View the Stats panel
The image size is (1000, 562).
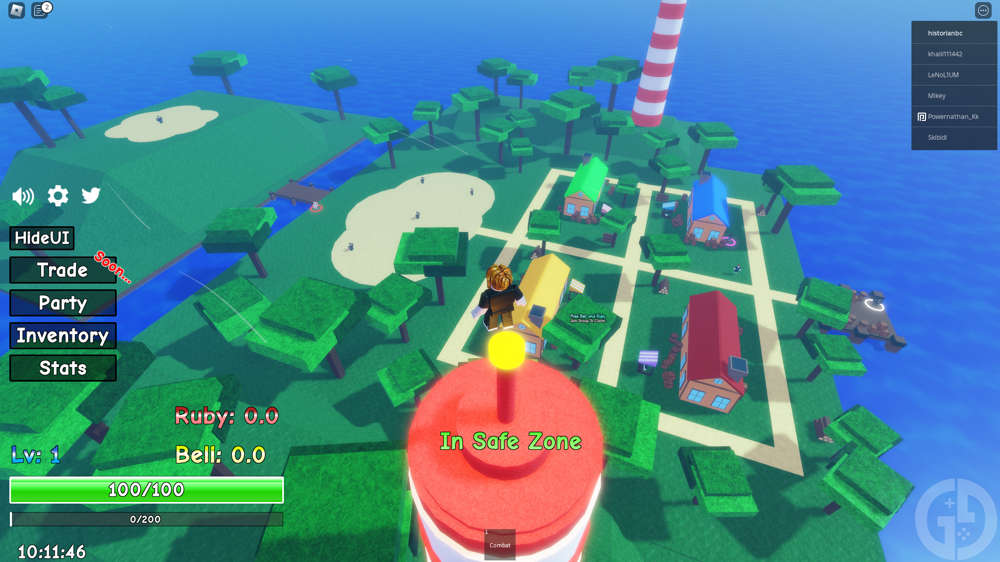[62, 368]
